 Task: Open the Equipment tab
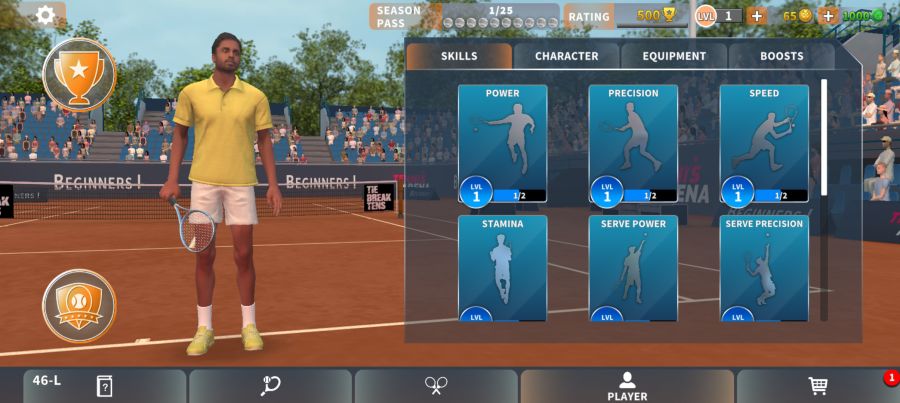point(674,56)
